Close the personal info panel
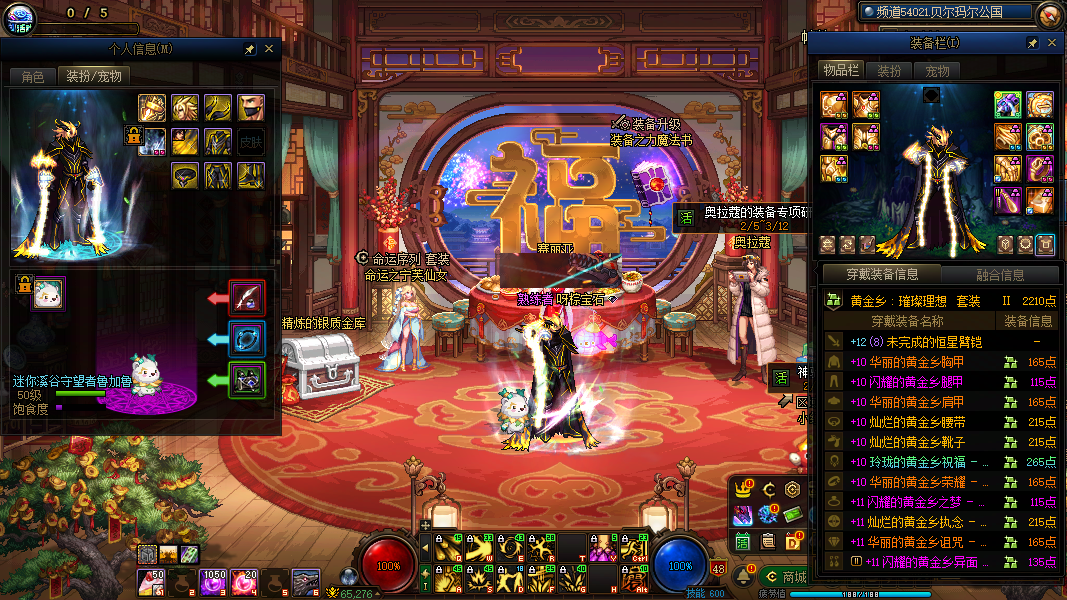 coord(269,48)
